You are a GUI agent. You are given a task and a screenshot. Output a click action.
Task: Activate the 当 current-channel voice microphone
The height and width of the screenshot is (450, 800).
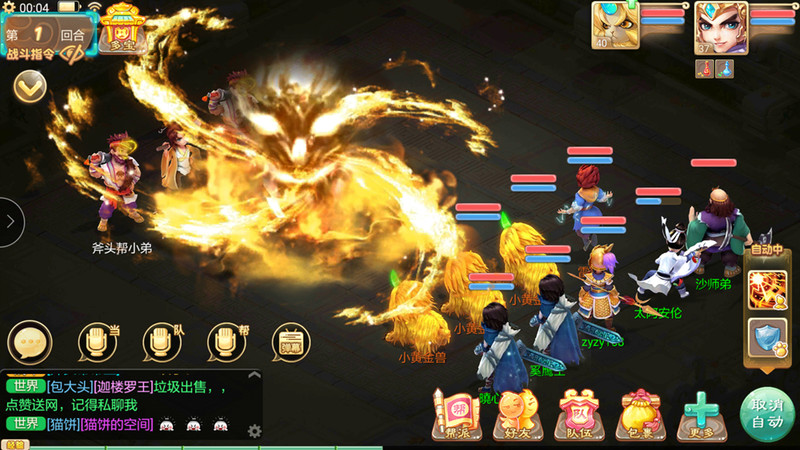click(x=100, y=342)
